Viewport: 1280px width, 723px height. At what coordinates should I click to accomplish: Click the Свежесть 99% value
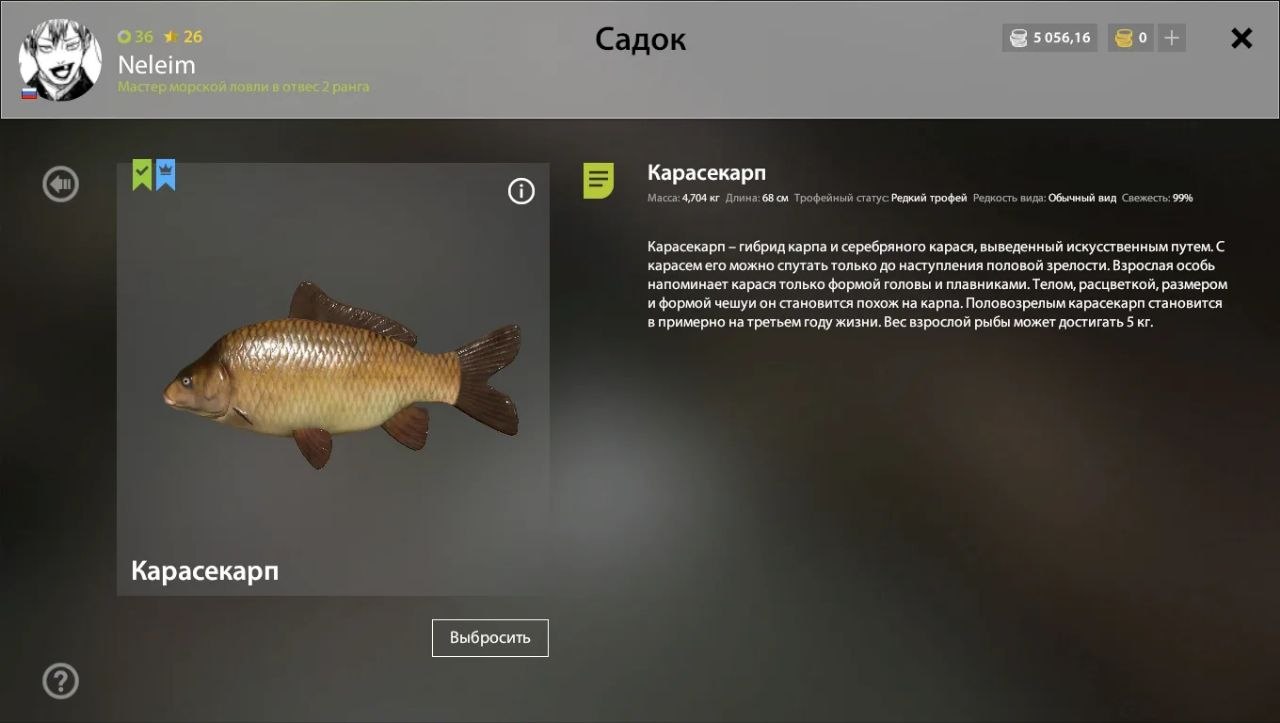coord(1155,197)
